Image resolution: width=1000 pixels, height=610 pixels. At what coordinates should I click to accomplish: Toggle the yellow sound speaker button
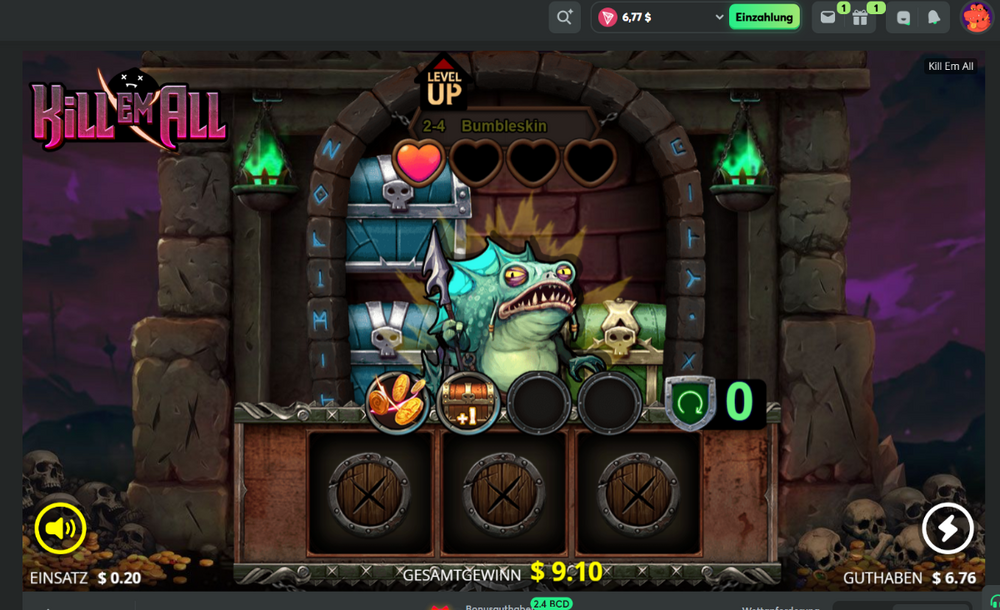coord(60,527)
